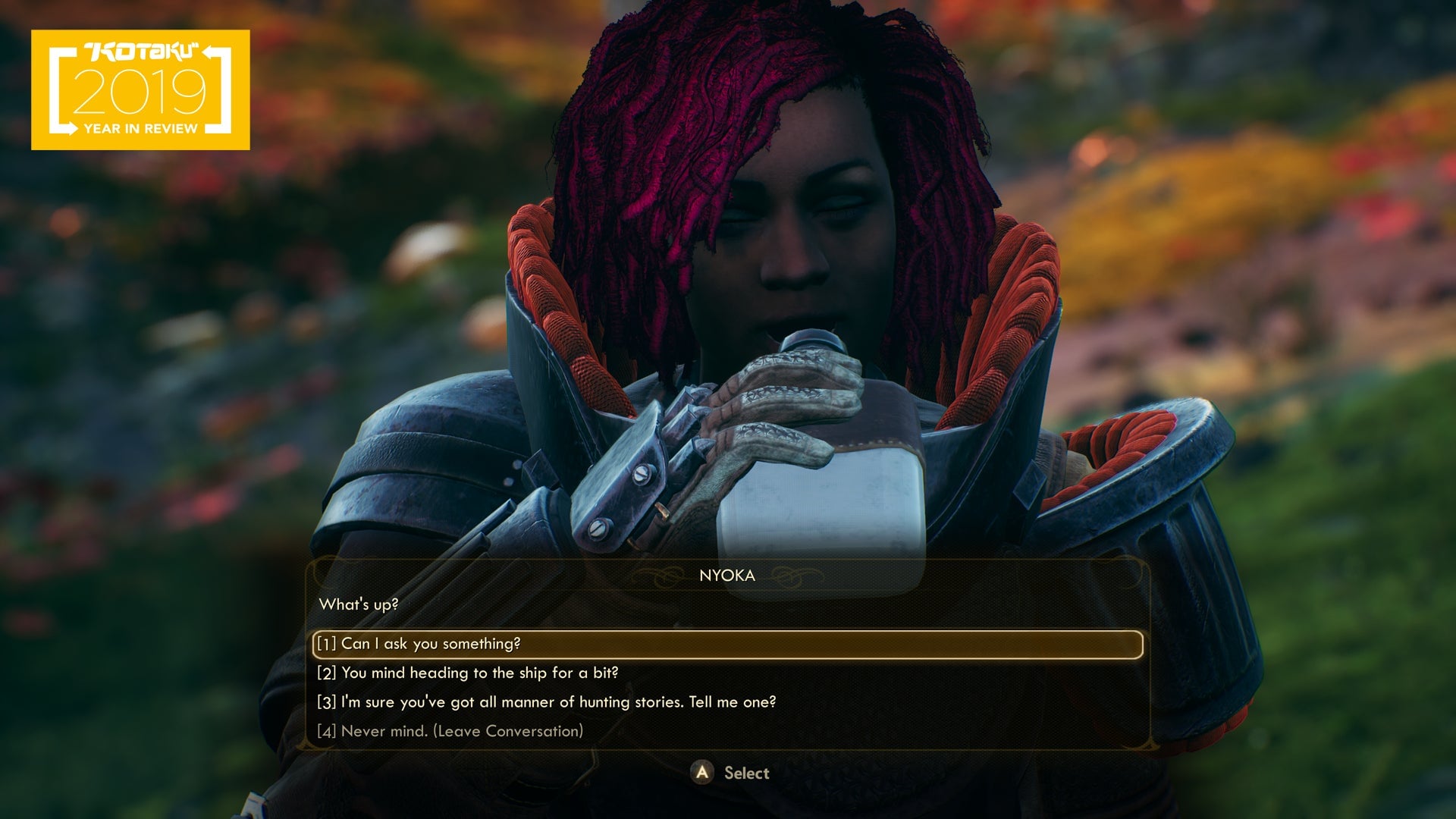Ask Nyoka for a hunting story
Image resolution: width=1456 pixels, height=819 pixels.
coord(546,702)
